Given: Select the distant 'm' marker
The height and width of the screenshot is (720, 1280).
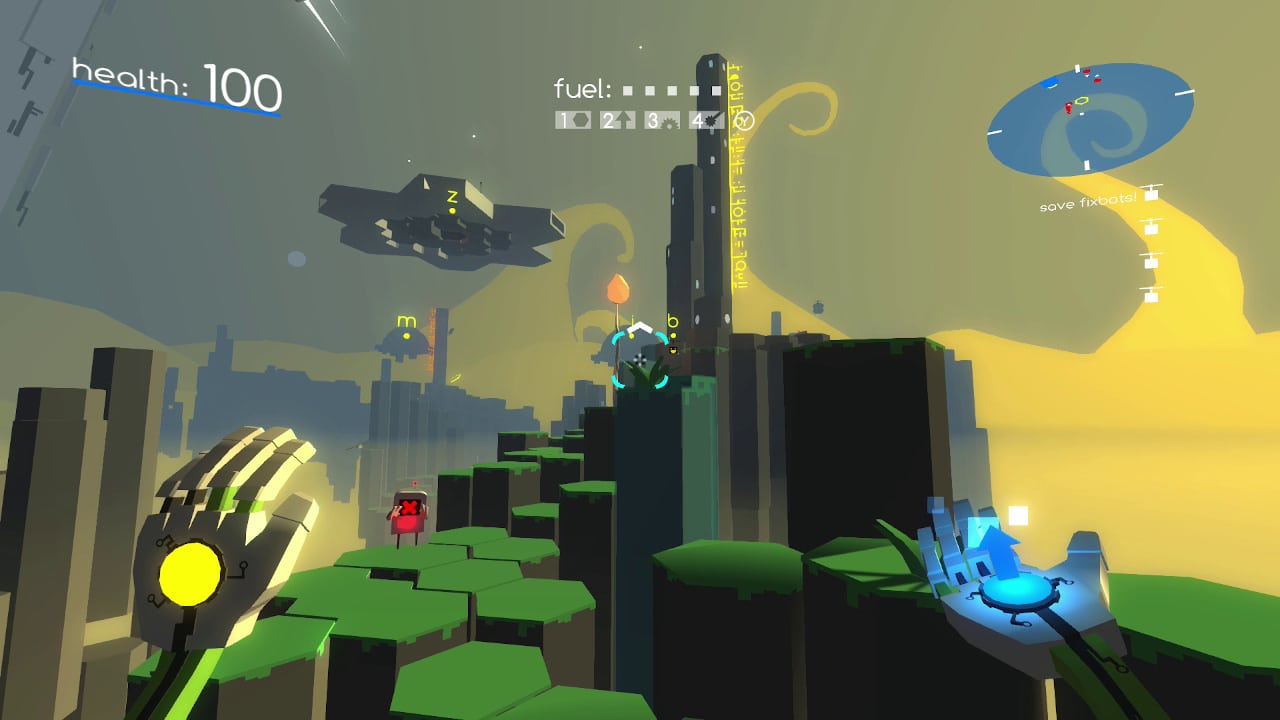Looking at the screenshot, I should click(x=406, y=321).
